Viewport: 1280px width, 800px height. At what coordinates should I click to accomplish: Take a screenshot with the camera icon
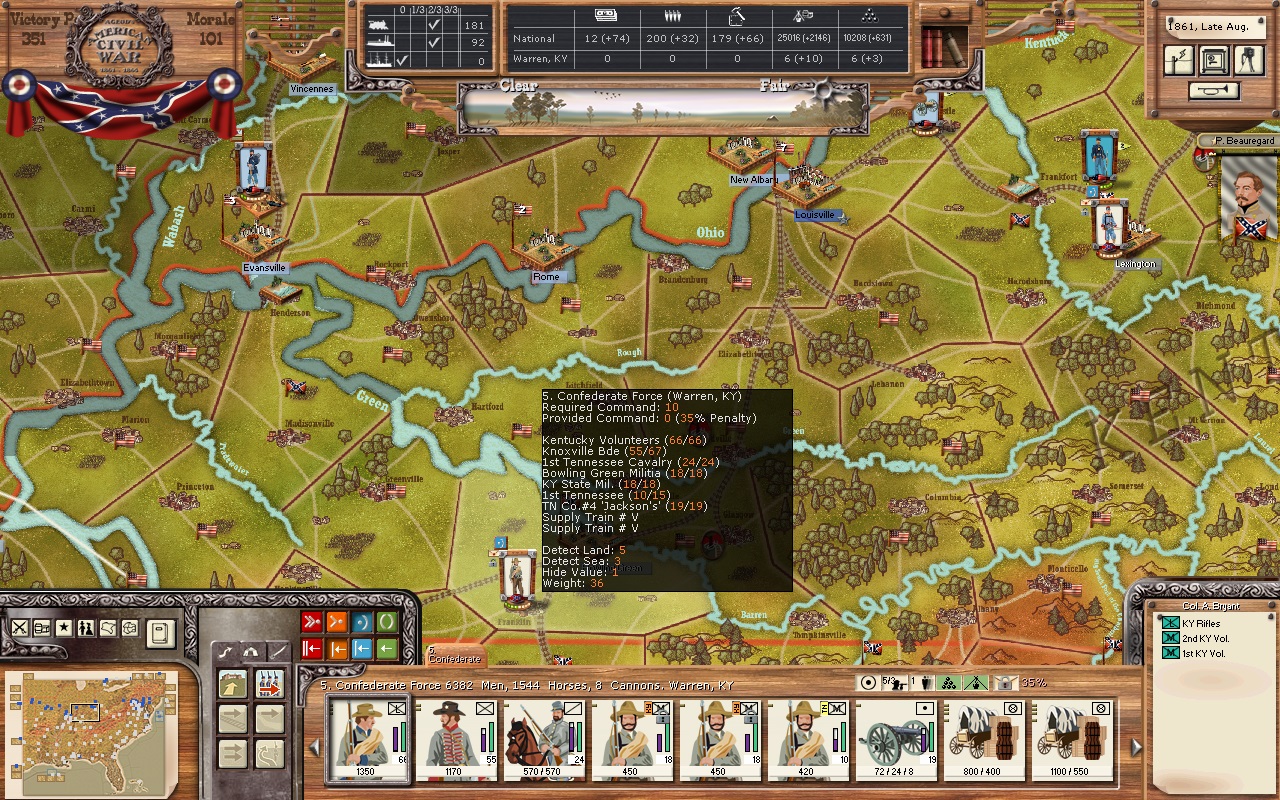(x=1249, y=60)
